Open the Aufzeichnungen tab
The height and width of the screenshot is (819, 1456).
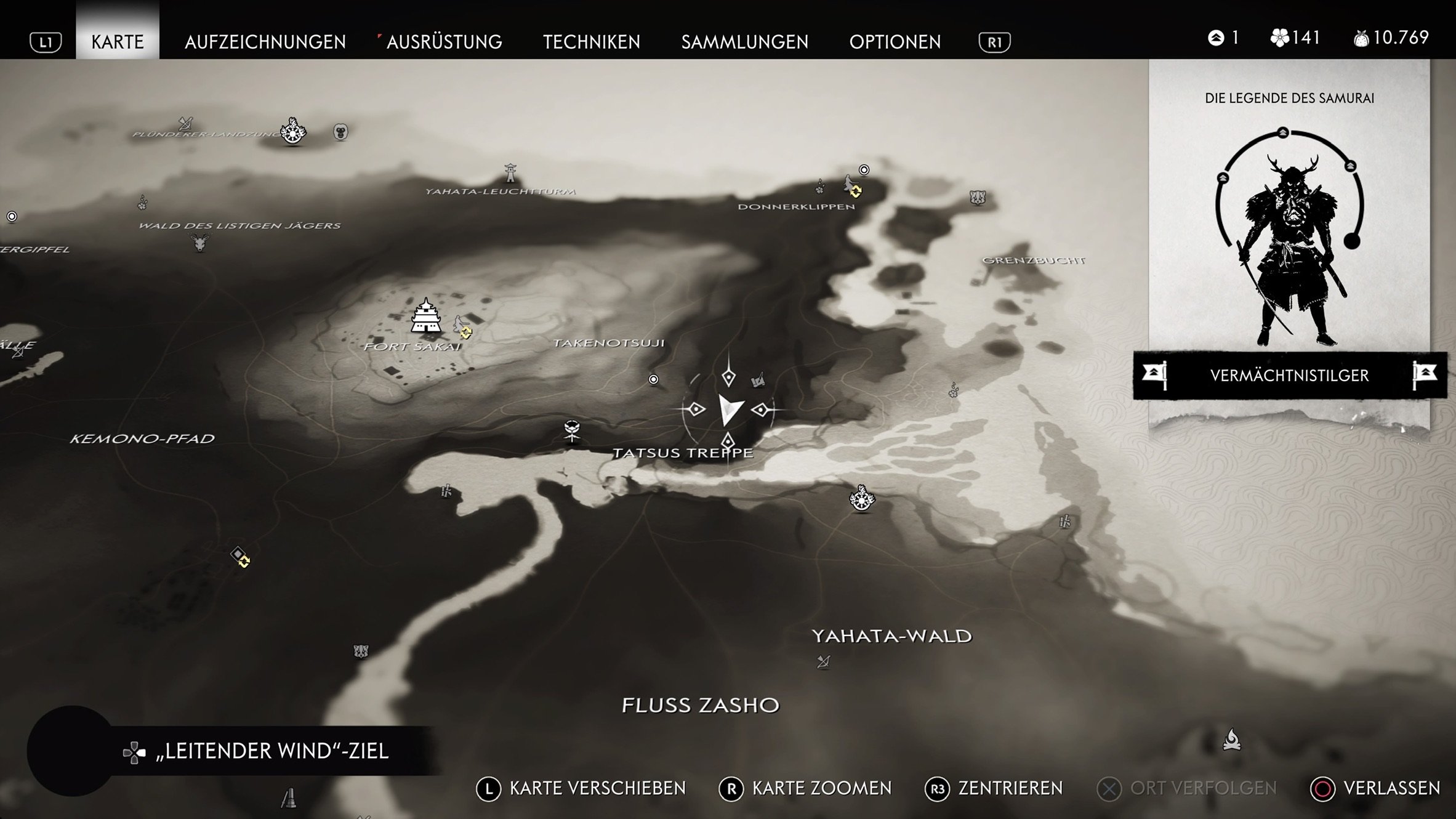pyautogui.click(x=265, y=41)
